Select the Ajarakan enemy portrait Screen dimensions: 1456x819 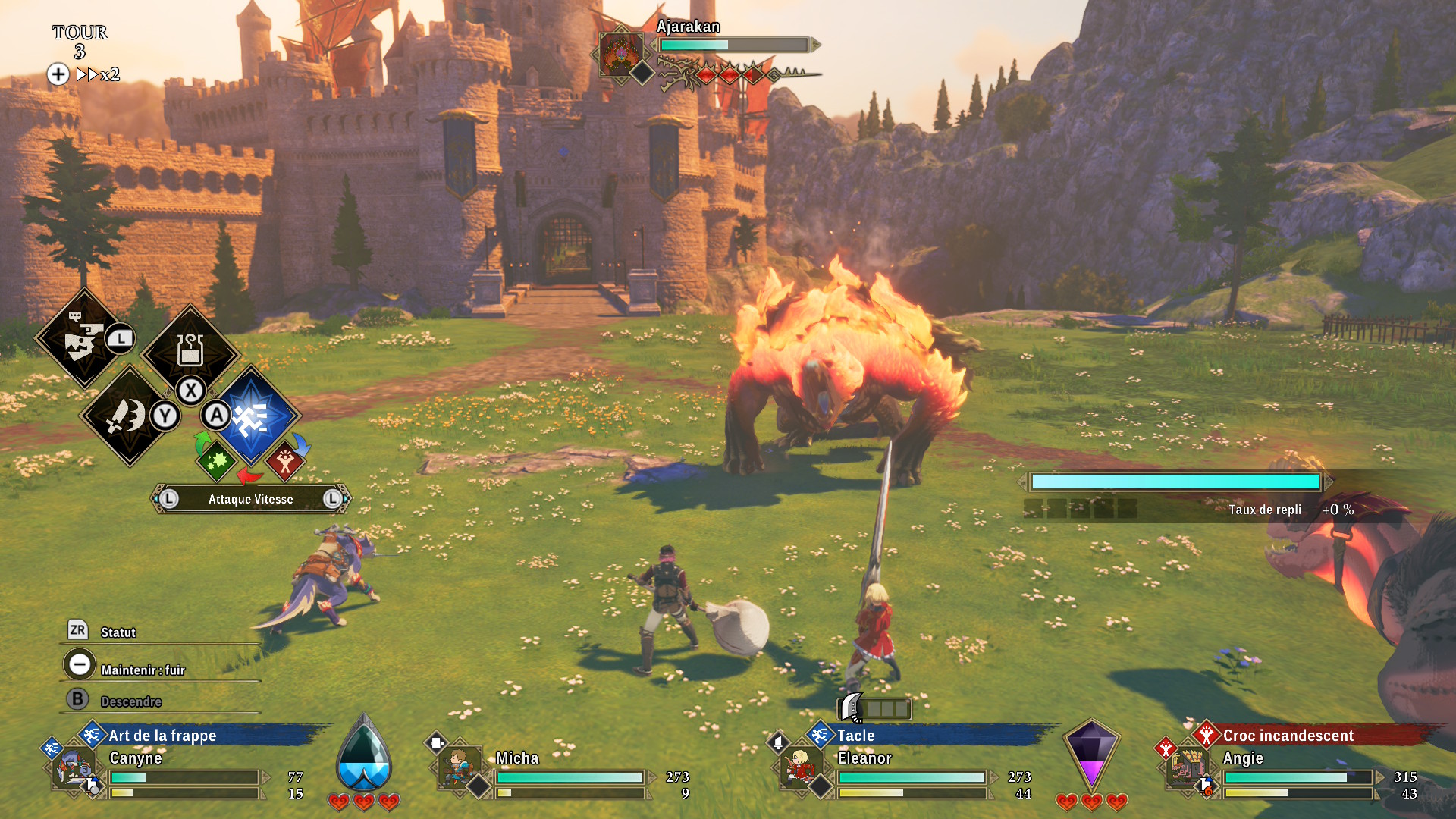tap(620, 53)
